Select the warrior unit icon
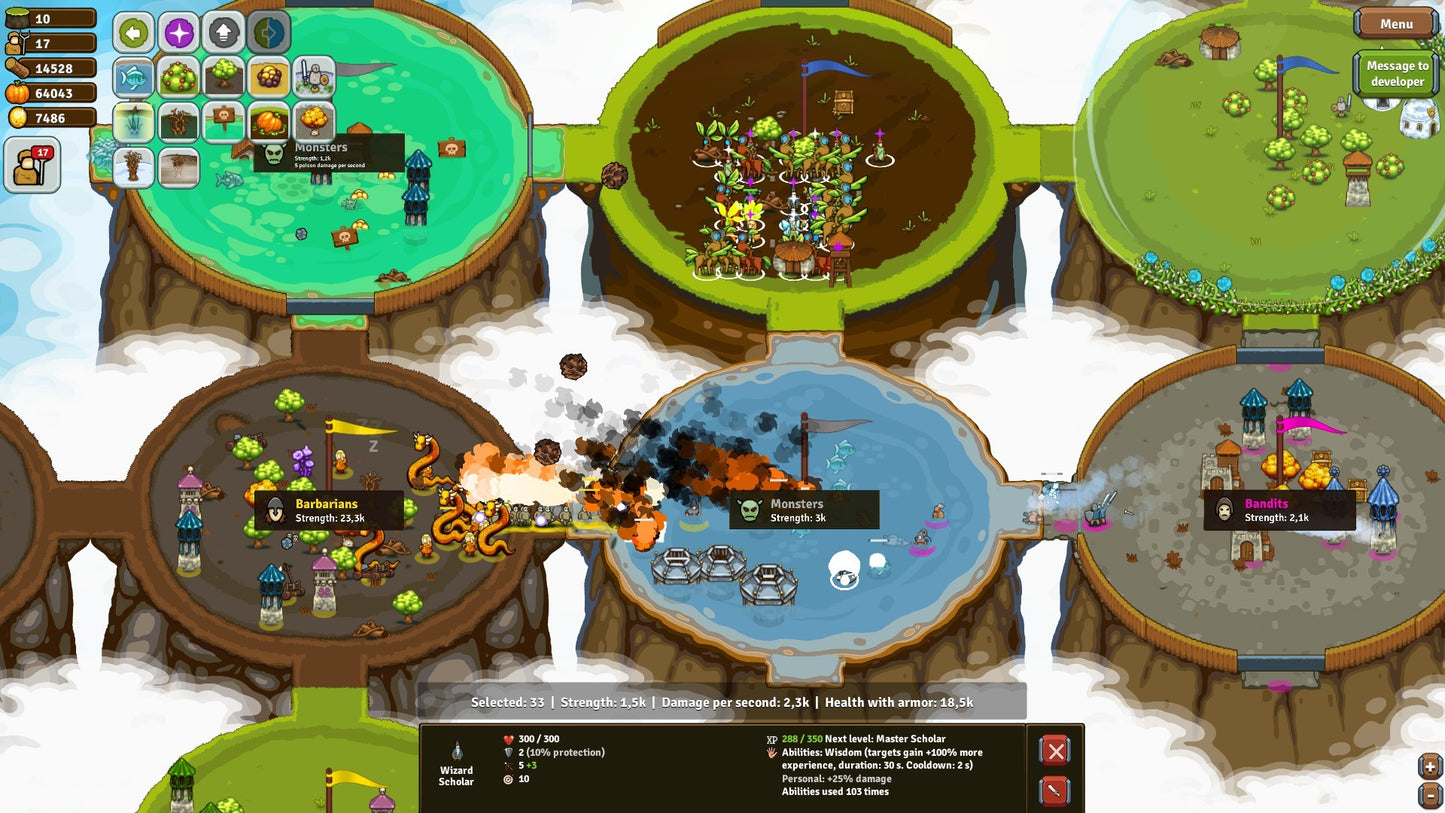 click(315, 77)
